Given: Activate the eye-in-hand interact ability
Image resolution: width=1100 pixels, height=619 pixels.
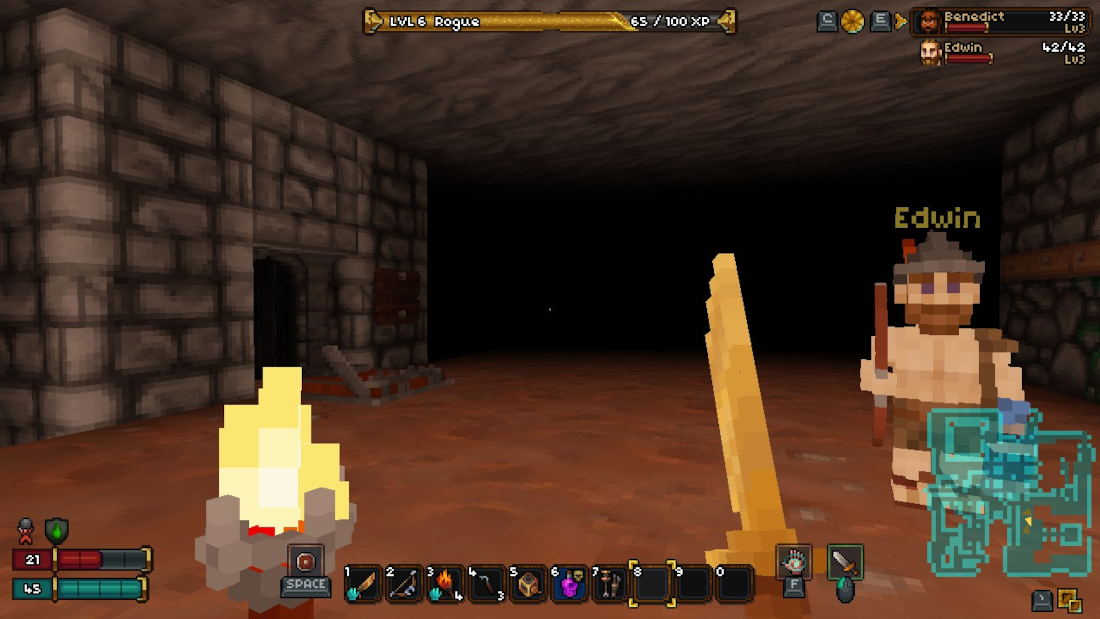Looking at the screenshot, I should tap(794, 562).
